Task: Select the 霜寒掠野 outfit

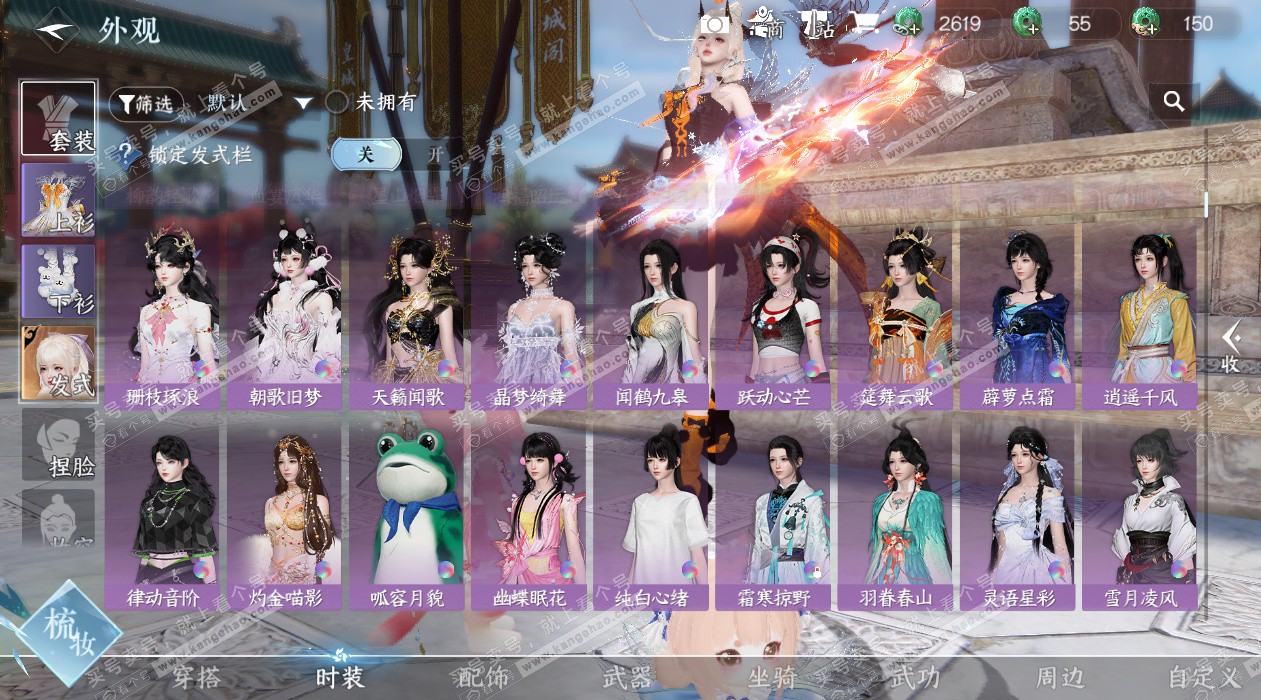Action: pyautogui.click(x=773, y=515)
